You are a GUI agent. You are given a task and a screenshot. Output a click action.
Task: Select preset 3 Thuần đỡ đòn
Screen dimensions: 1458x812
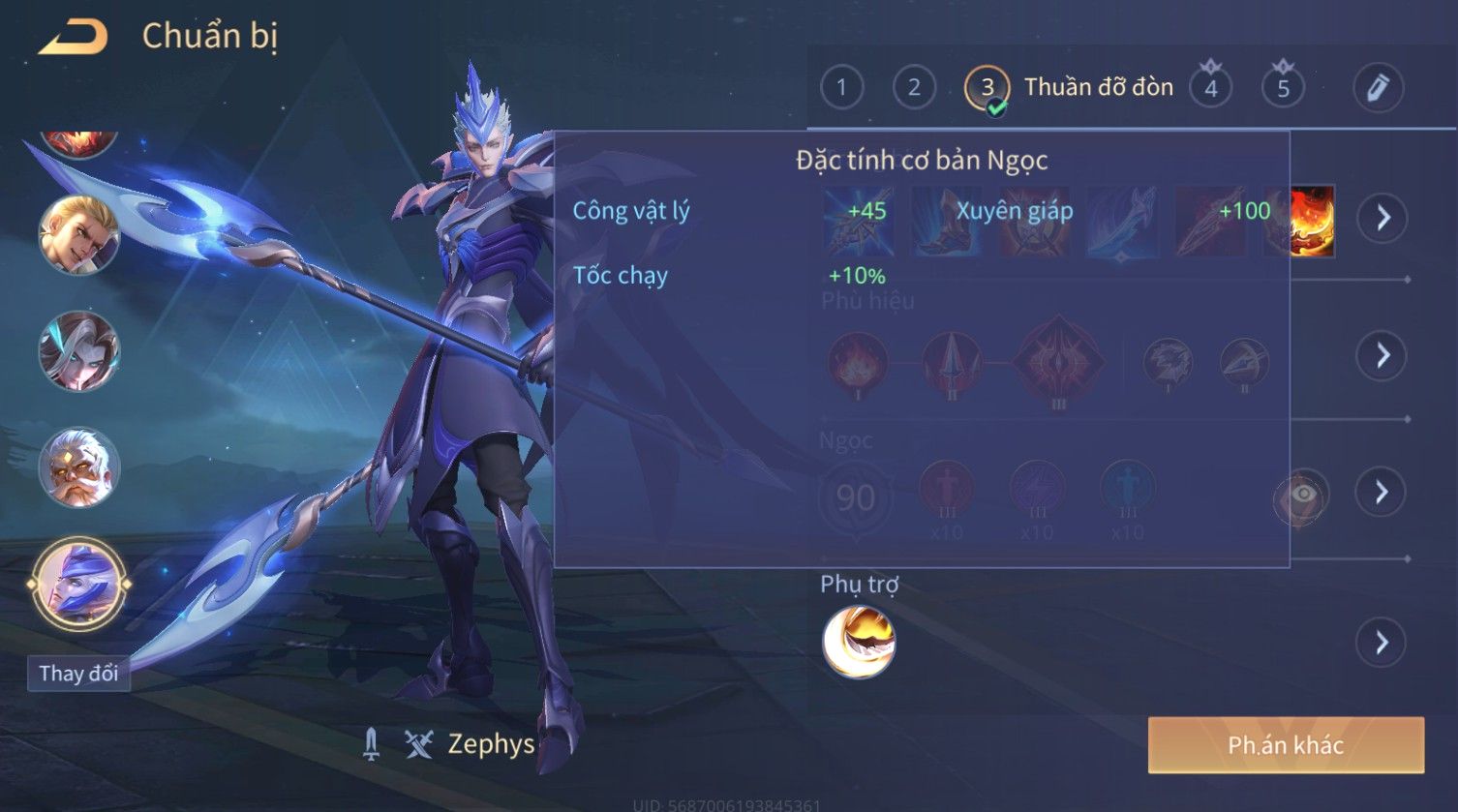point(987,88)
